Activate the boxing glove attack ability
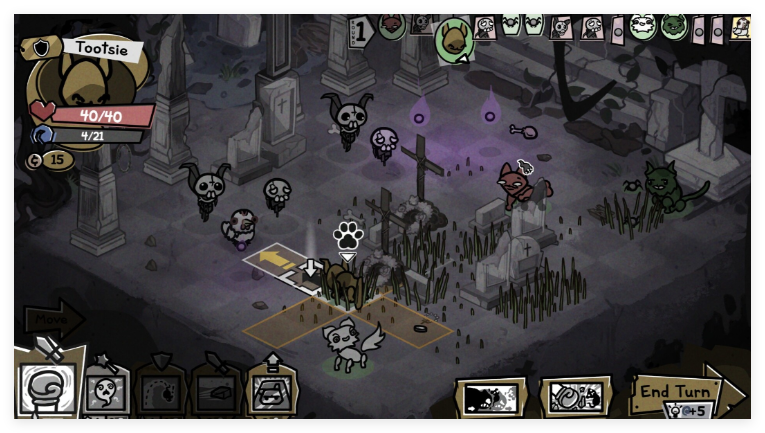This screenshot has height=433, width=765. coord(46,388)
